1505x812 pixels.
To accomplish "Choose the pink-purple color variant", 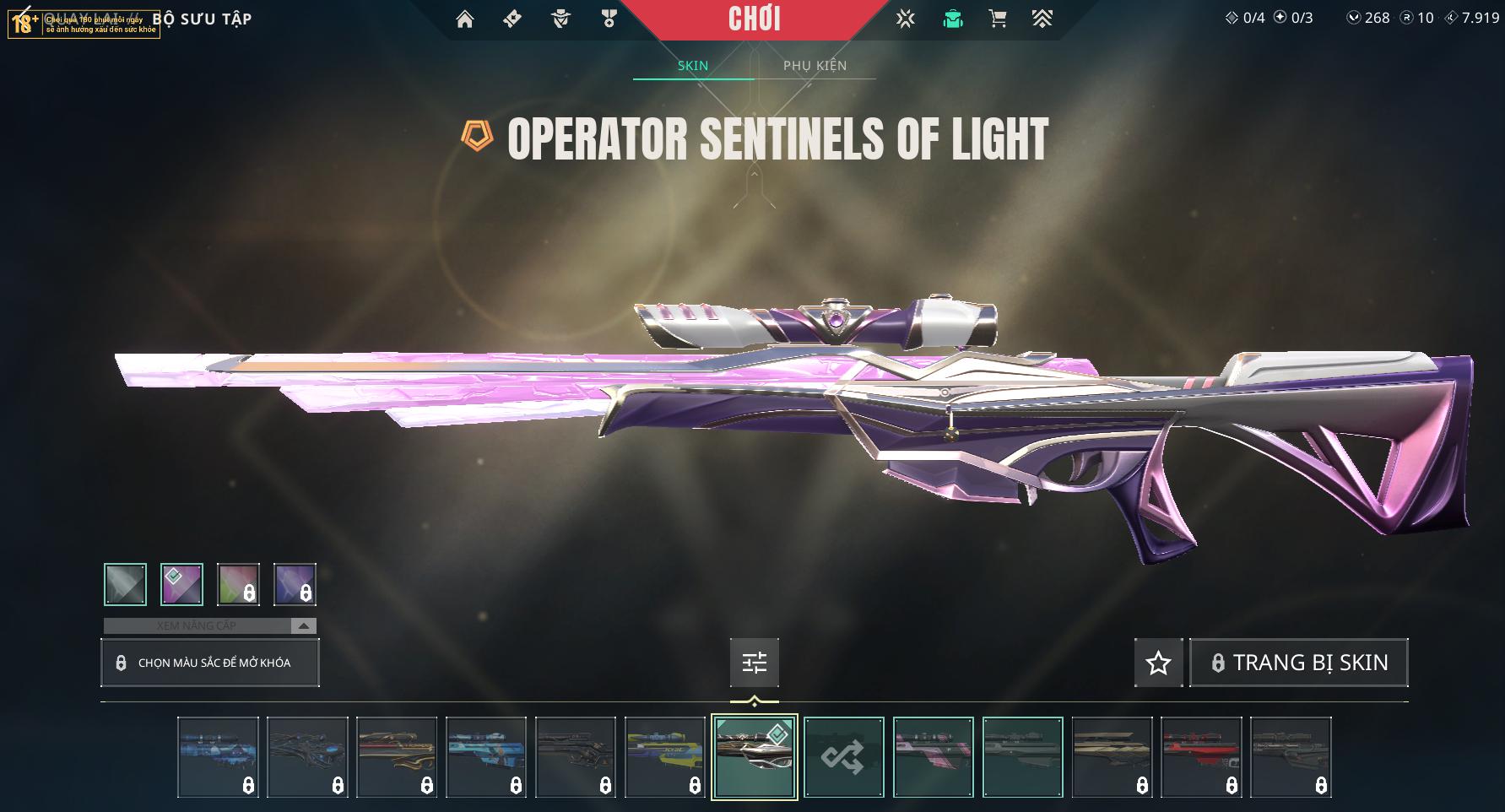I will click(x=182, y=584).
